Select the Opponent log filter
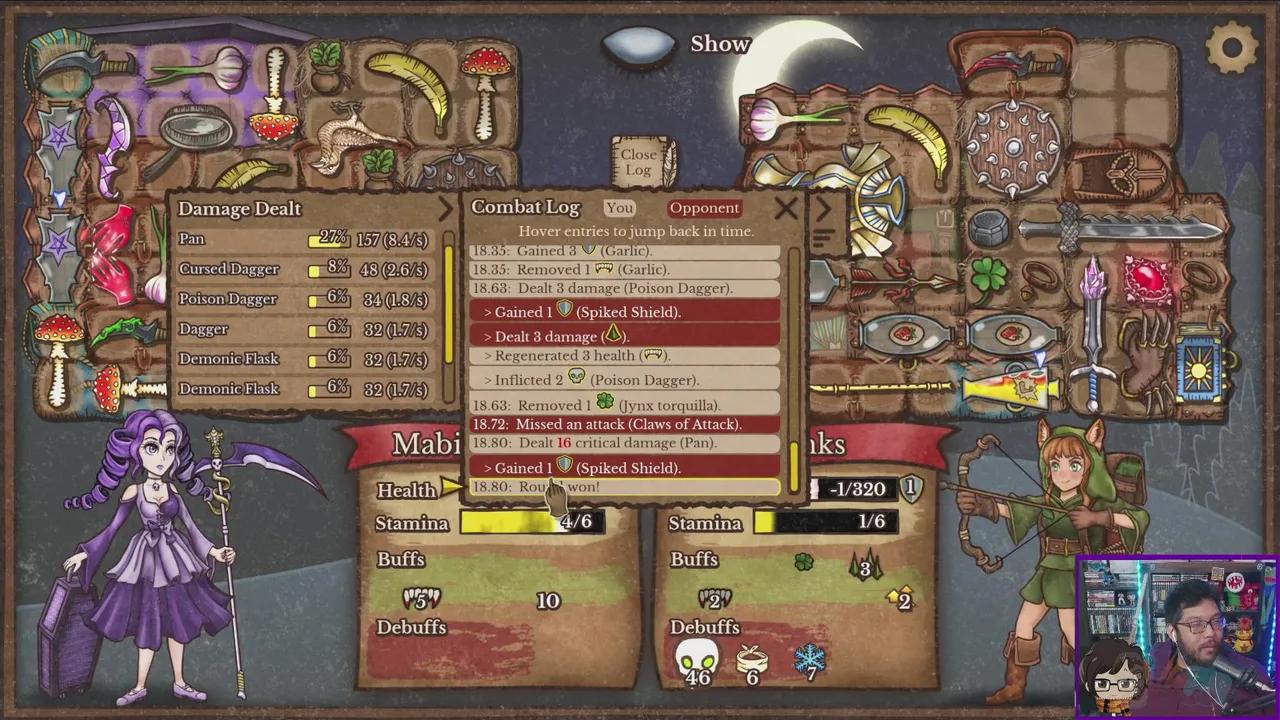Screen dimensions: 1280x720 [704, 208]
